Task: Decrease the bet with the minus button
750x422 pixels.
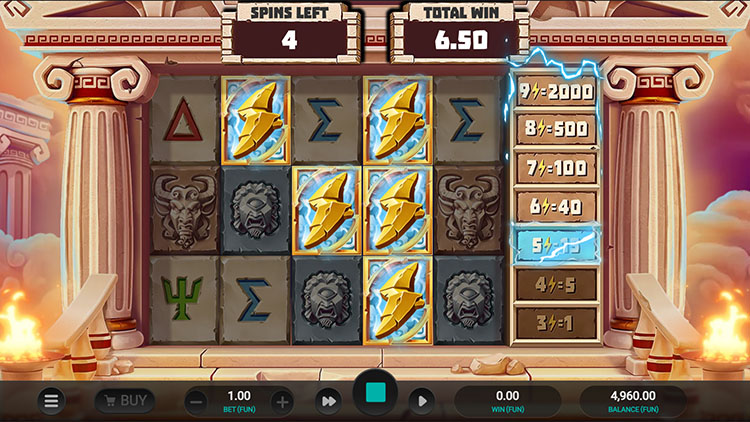Action: pos(197,401)
